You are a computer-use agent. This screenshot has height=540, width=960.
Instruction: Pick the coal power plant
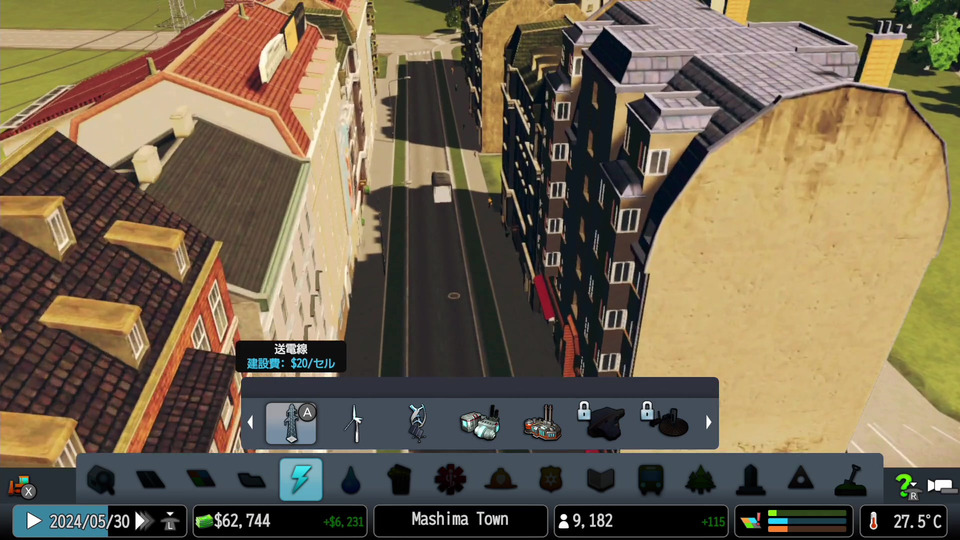tap(479, 423)
